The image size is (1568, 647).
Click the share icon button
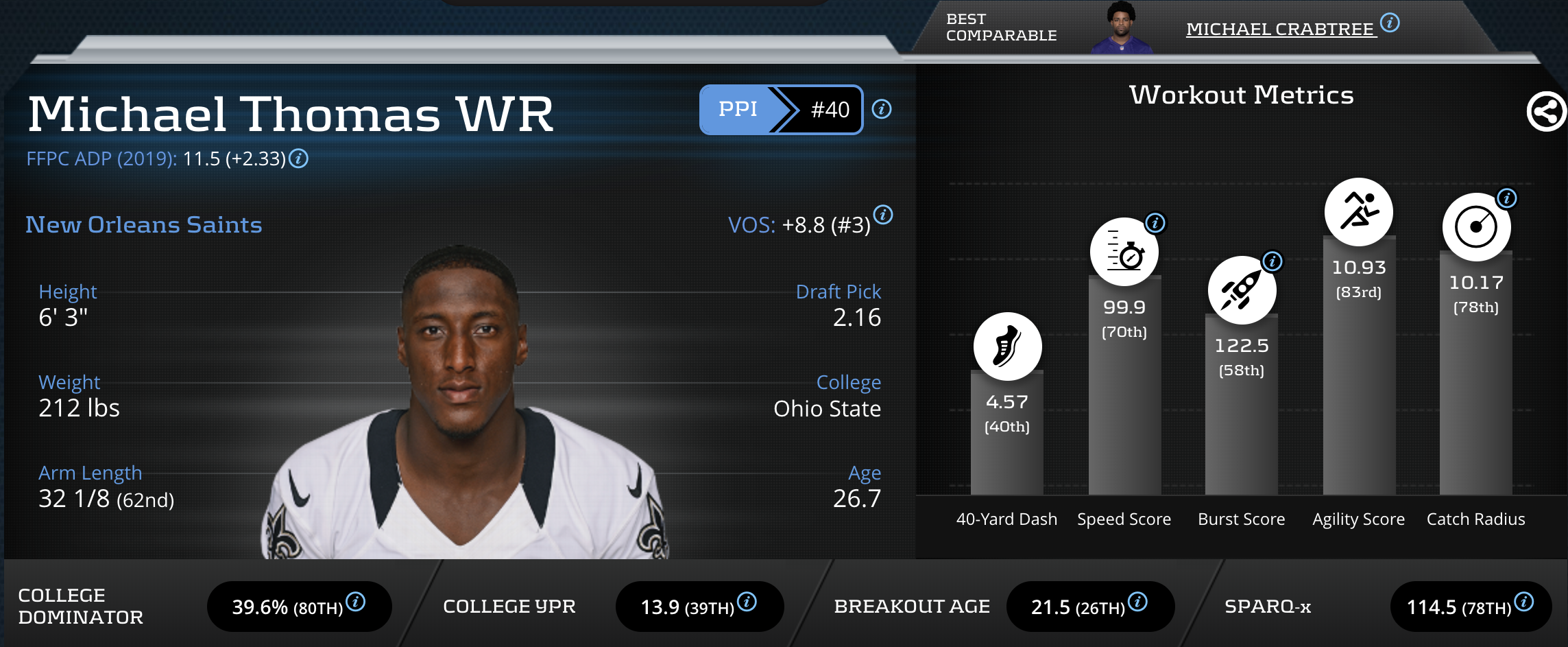point(1546,111)
